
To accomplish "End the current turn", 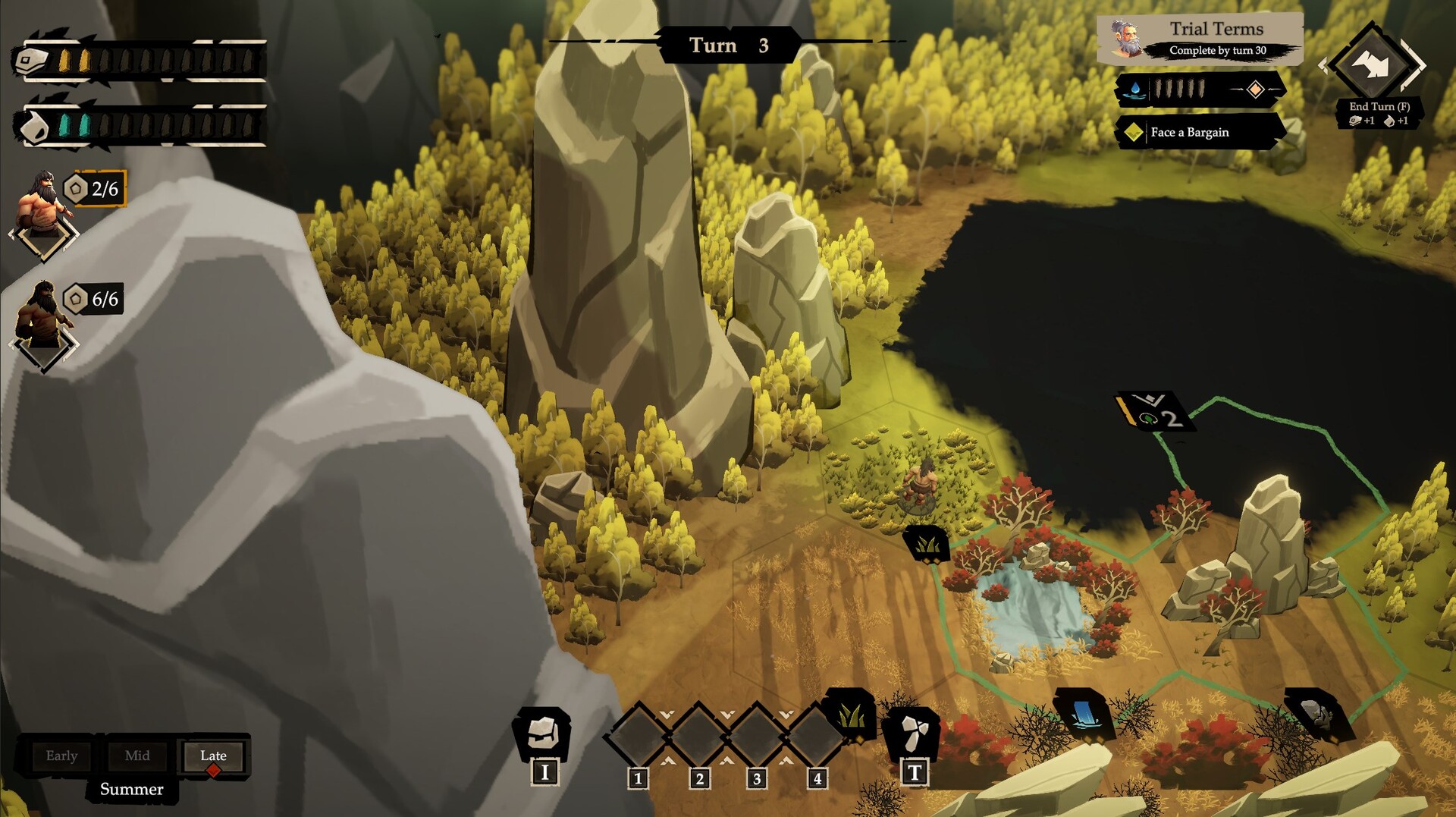I will (1373, 66).
